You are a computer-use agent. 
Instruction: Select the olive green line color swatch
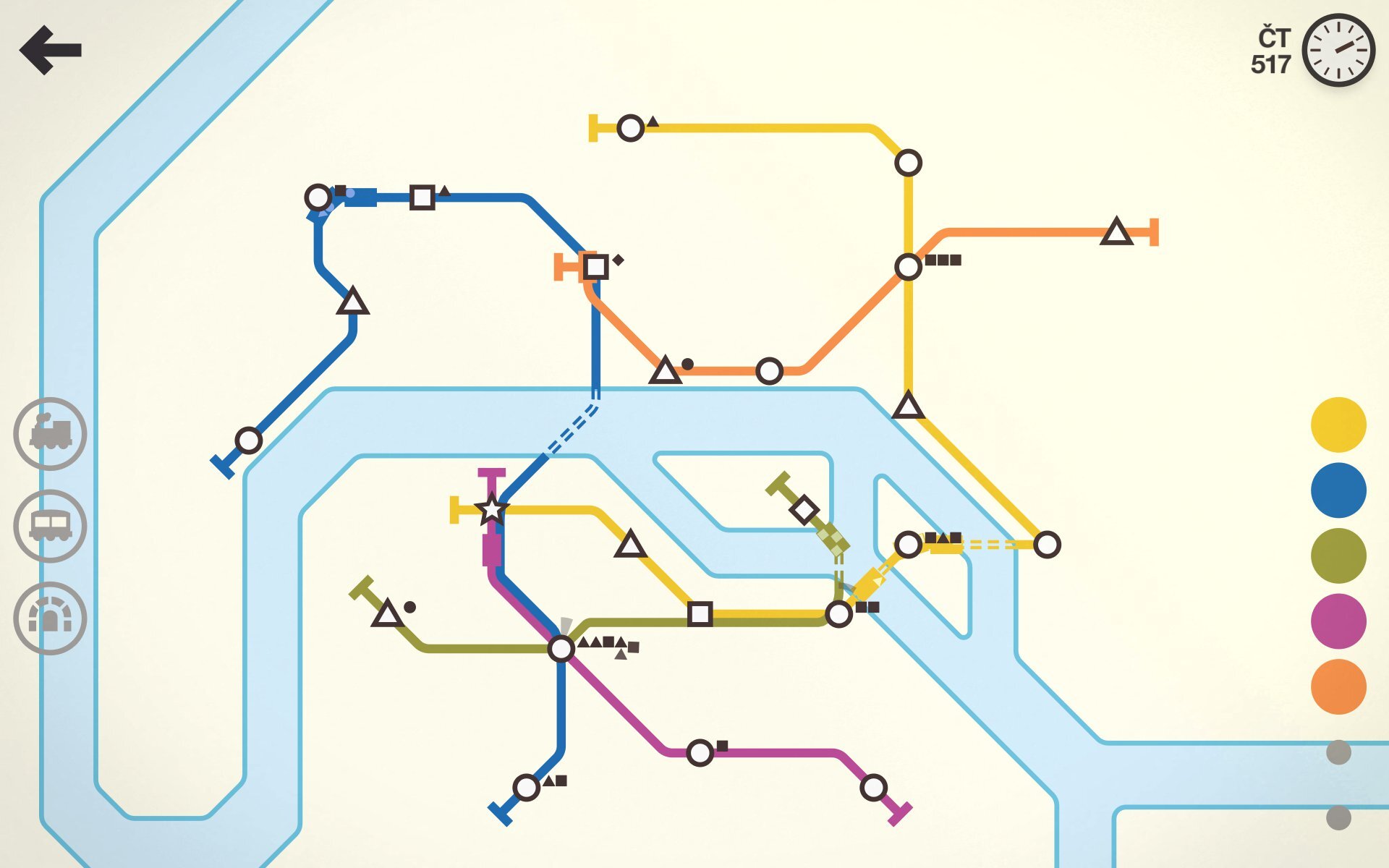(x=1338, y=554)
